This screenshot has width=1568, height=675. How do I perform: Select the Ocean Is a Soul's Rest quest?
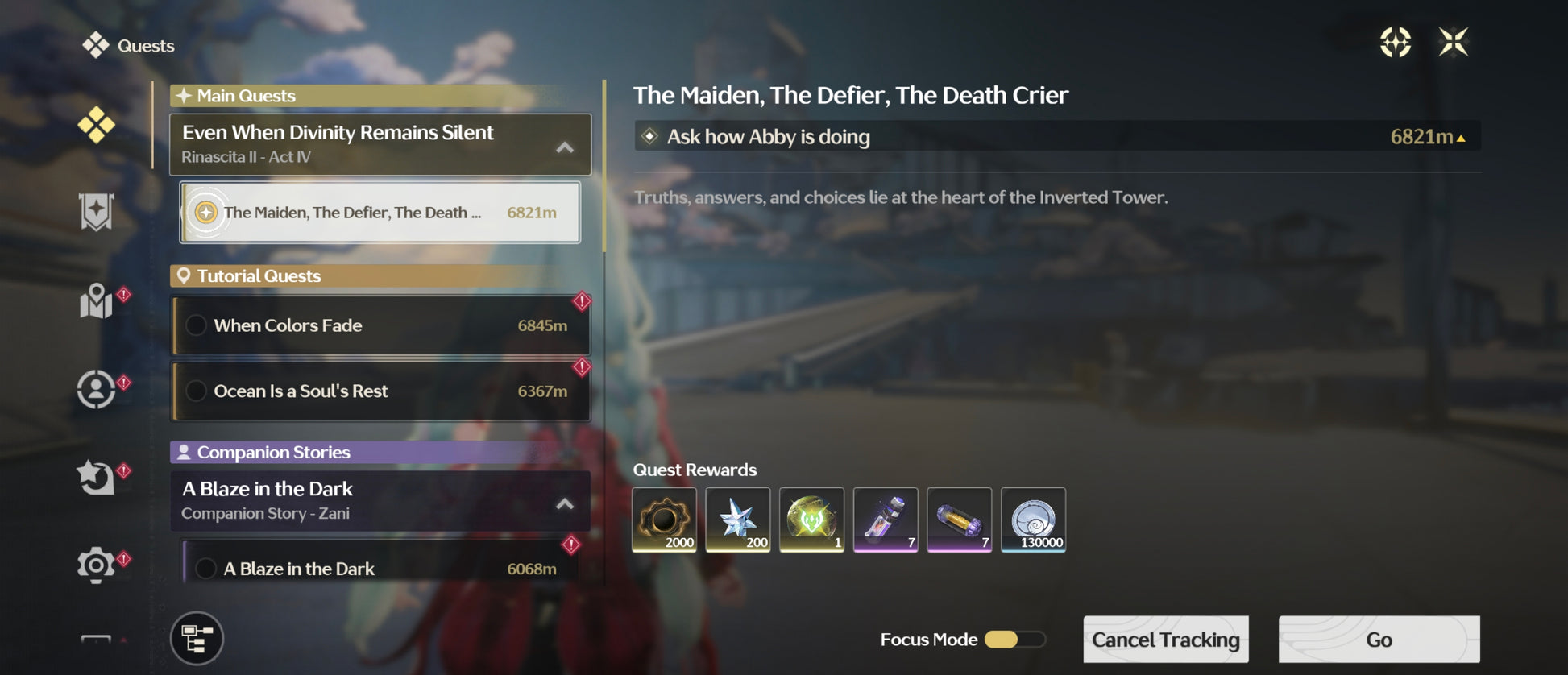381,391
